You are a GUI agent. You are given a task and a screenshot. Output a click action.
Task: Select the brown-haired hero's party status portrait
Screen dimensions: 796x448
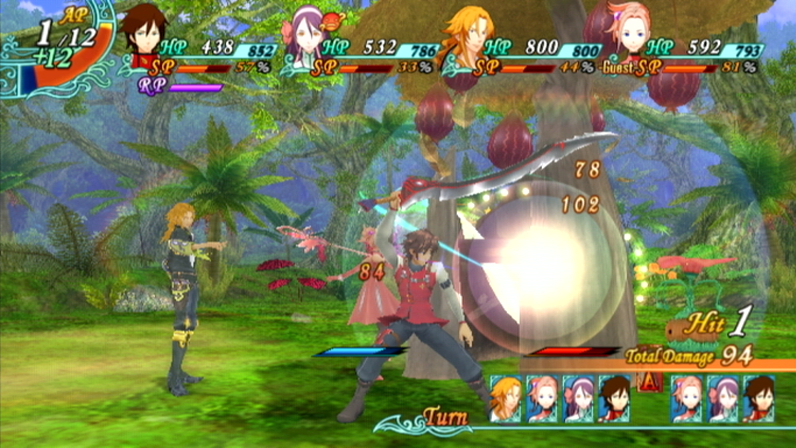click(x=145, y=36)
